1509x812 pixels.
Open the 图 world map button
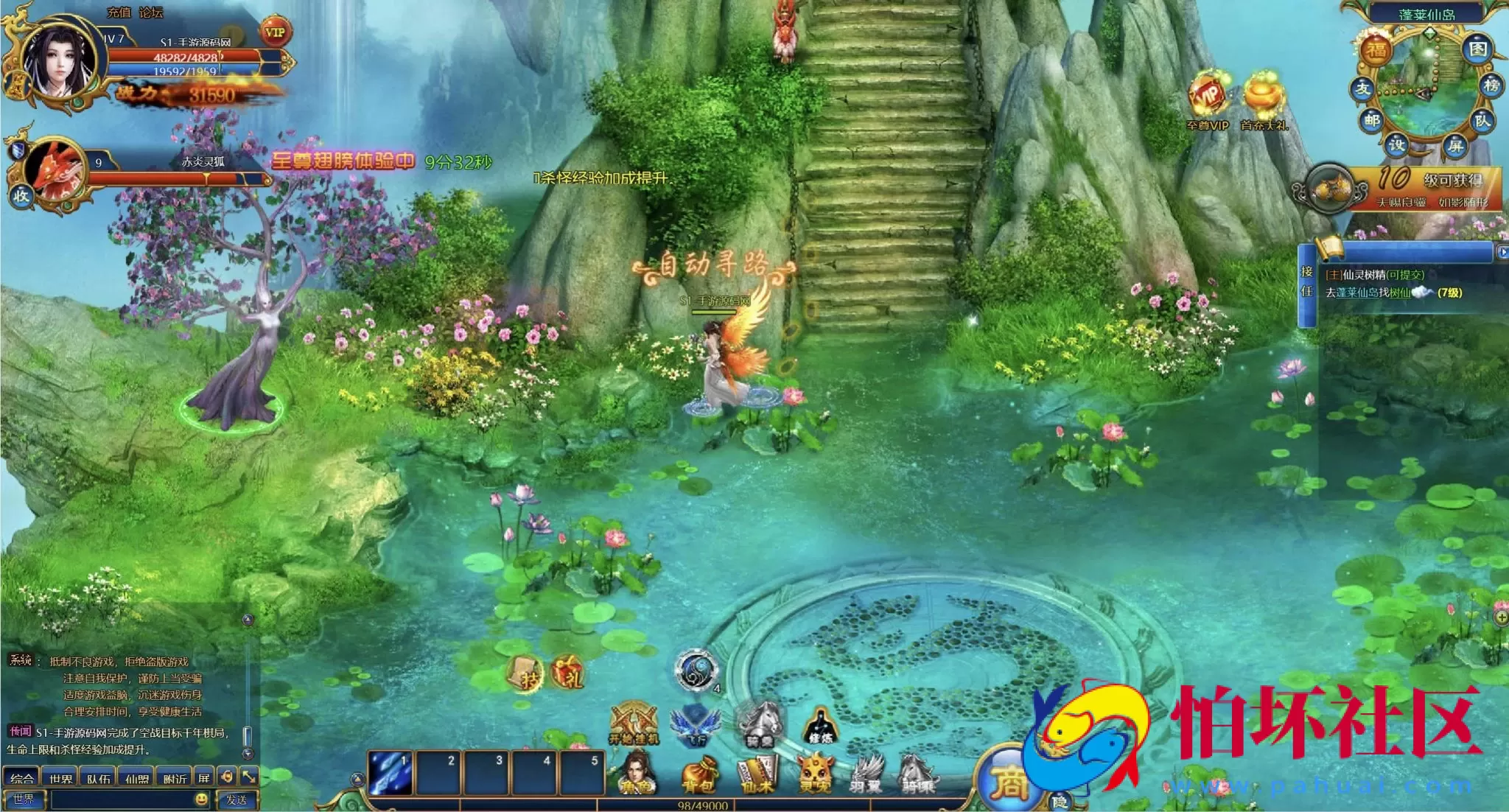(x=1477, y=49)
